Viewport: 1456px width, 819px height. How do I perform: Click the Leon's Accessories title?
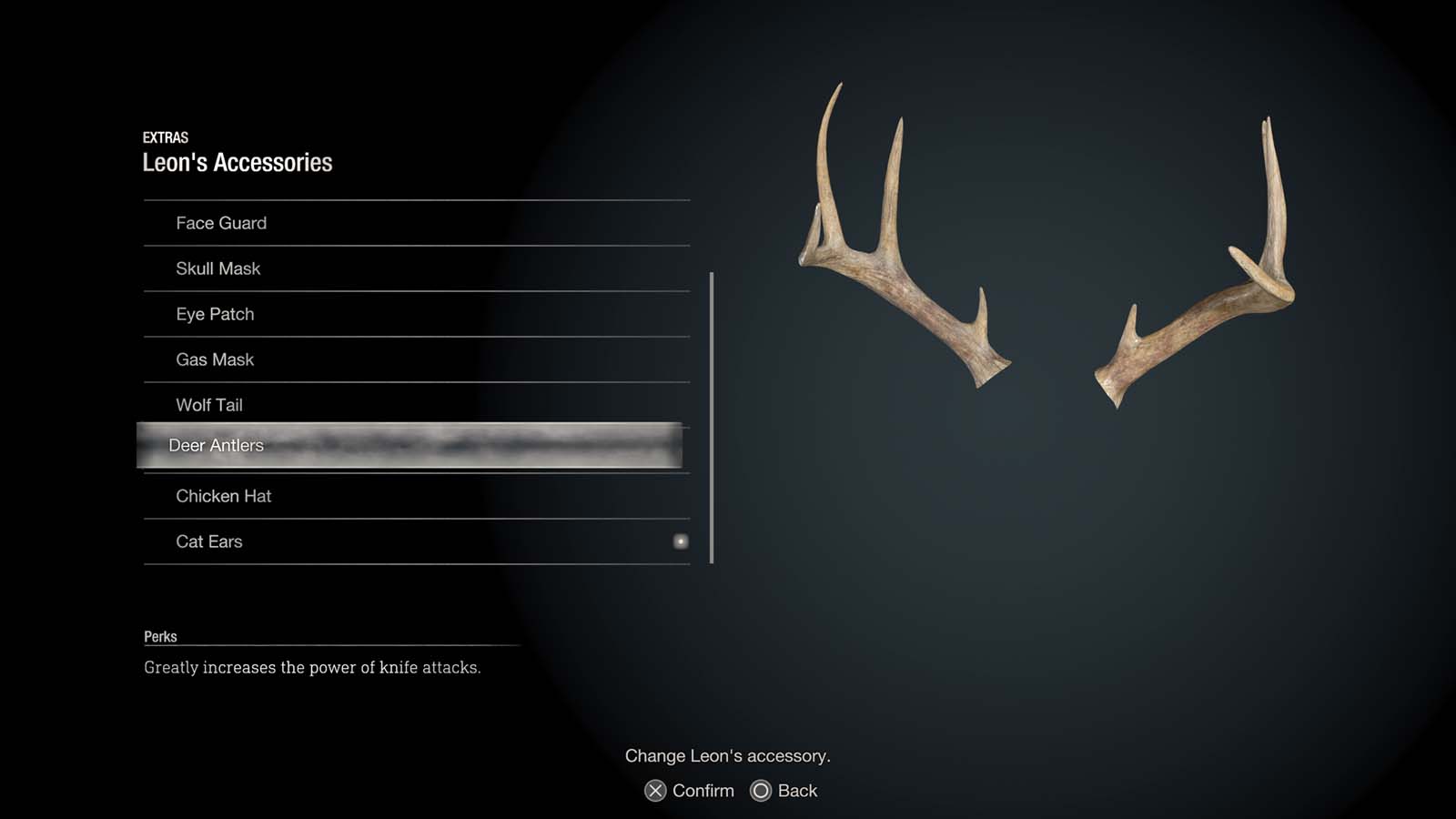click(x=238, y=162)
